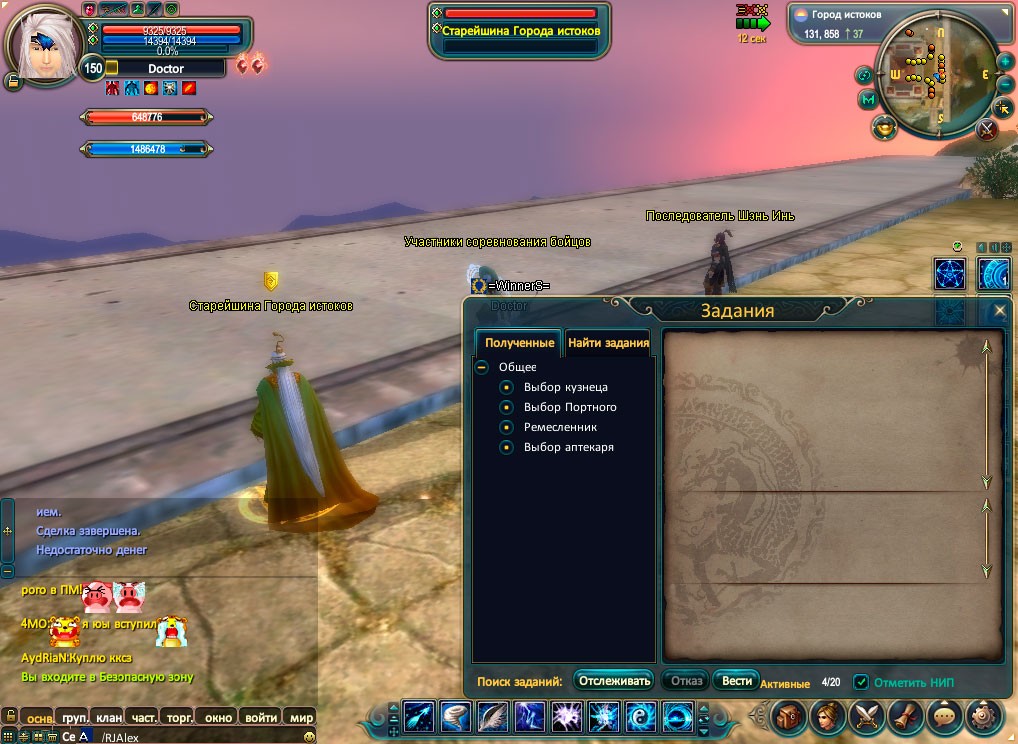Viewport: 1018px width, 744px height.
Task: Click the Вести button
Action: [x=737, y=681]
